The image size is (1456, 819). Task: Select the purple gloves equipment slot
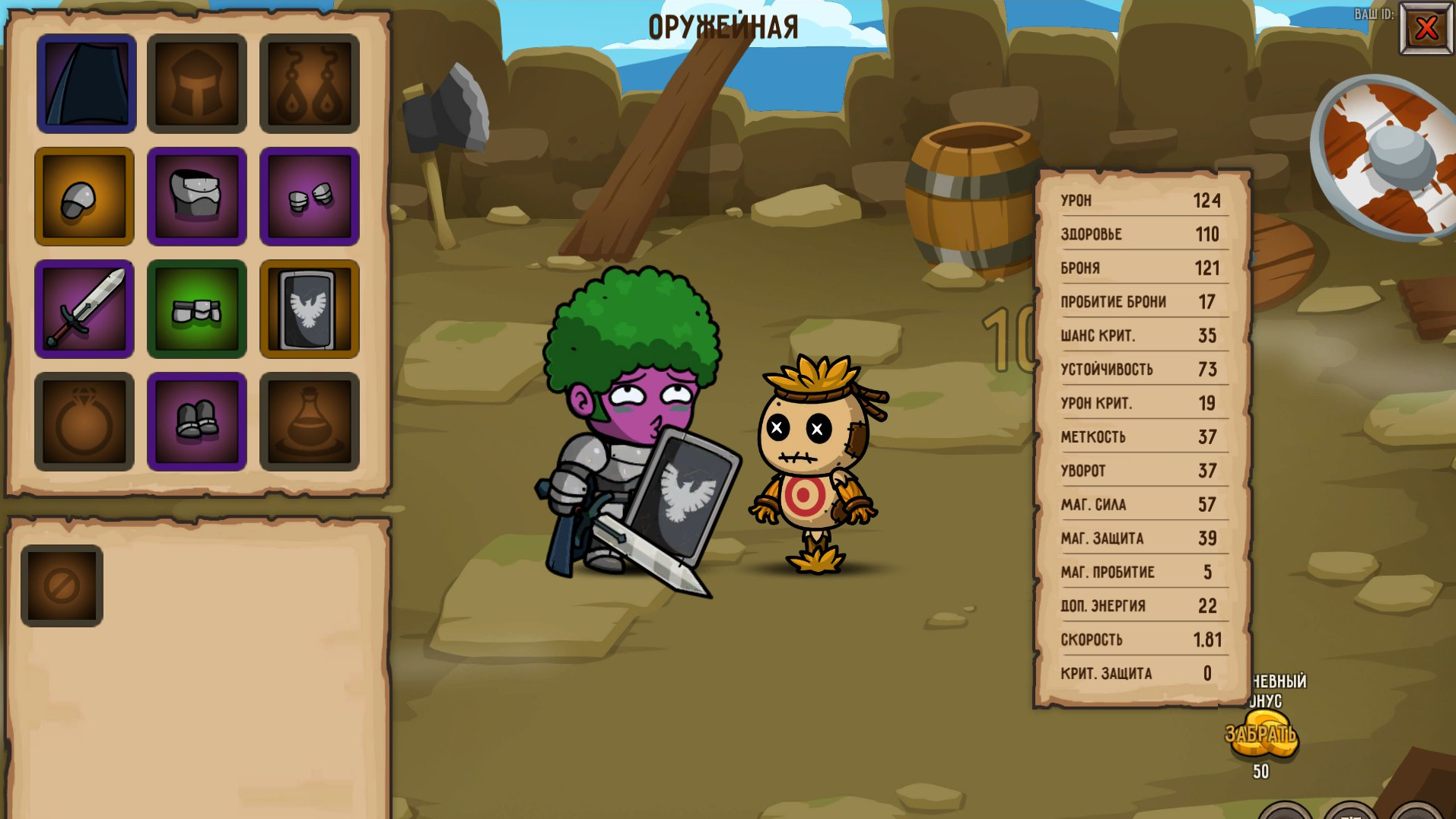point(309,196)
